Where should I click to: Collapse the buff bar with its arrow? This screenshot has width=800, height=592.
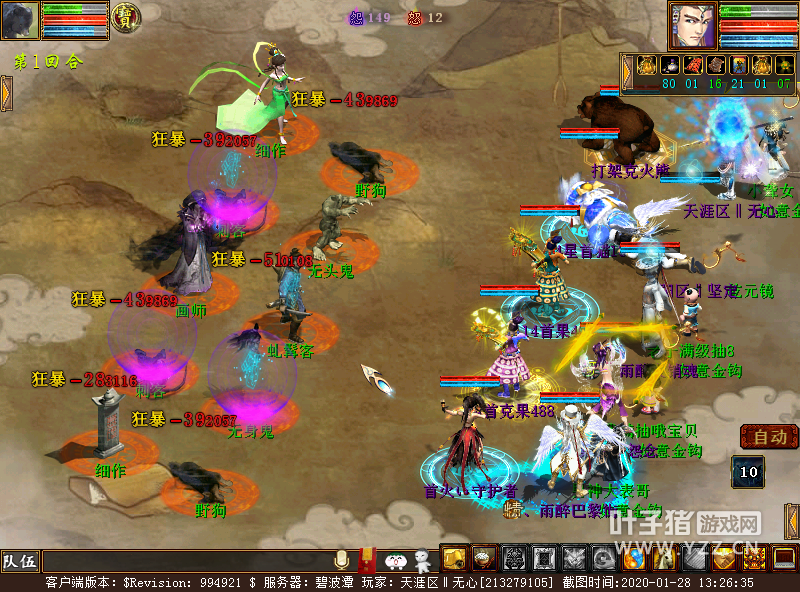tap(628, 70)
